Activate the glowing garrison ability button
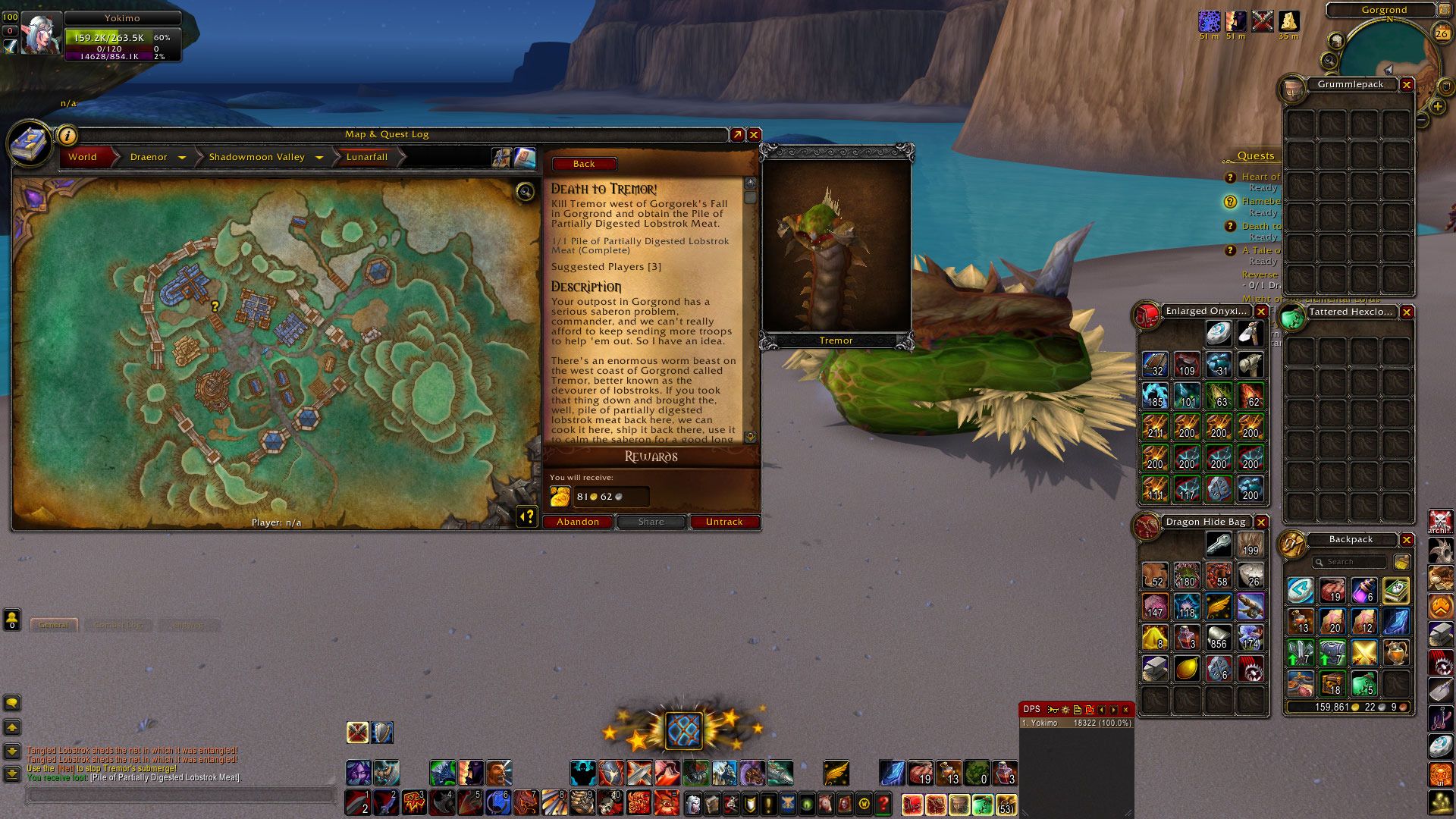Viewport: 1456px width, 819px height. pos(683,730)
